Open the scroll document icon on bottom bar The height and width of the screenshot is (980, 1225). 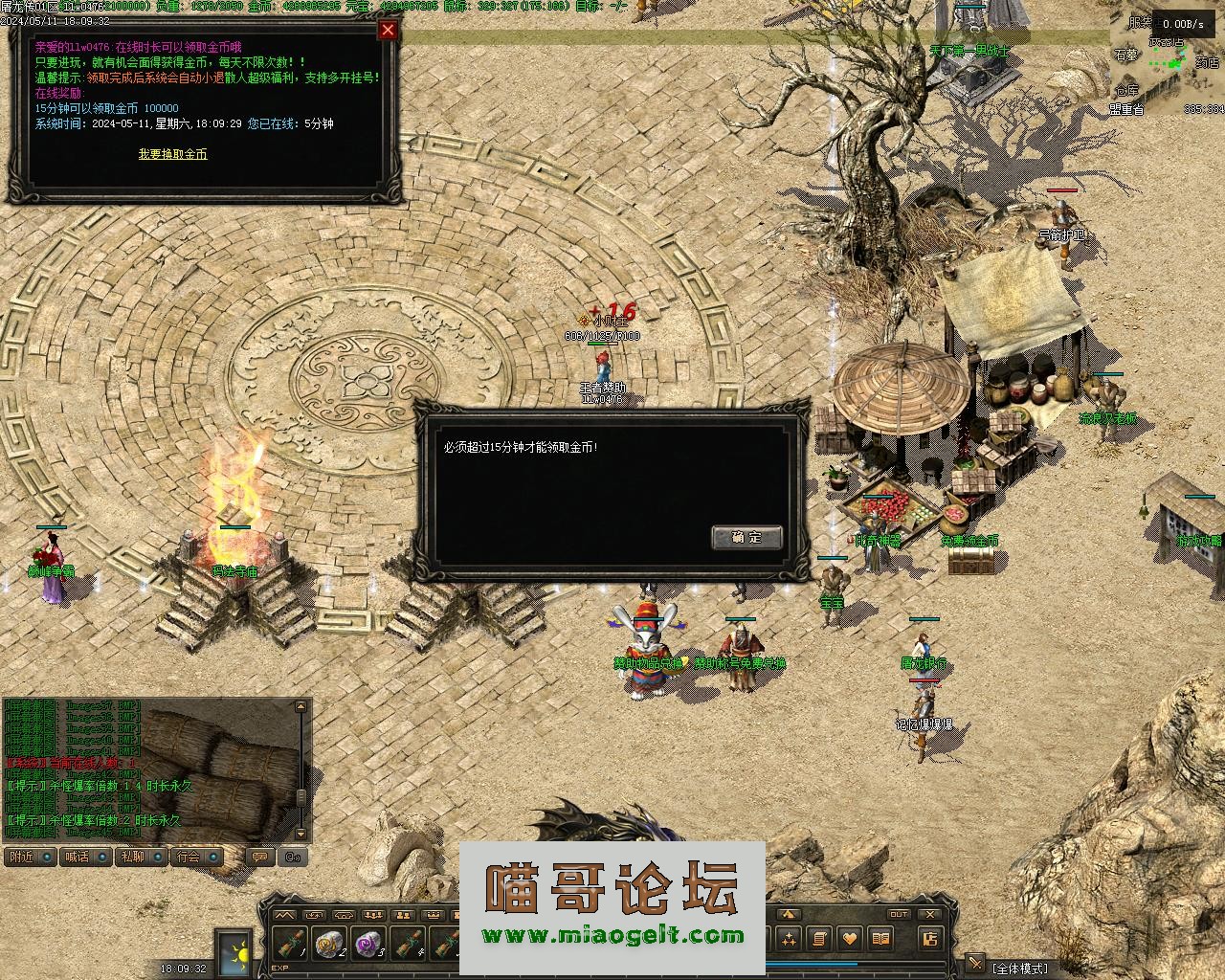pyautogui.click(x=819, y=939)
